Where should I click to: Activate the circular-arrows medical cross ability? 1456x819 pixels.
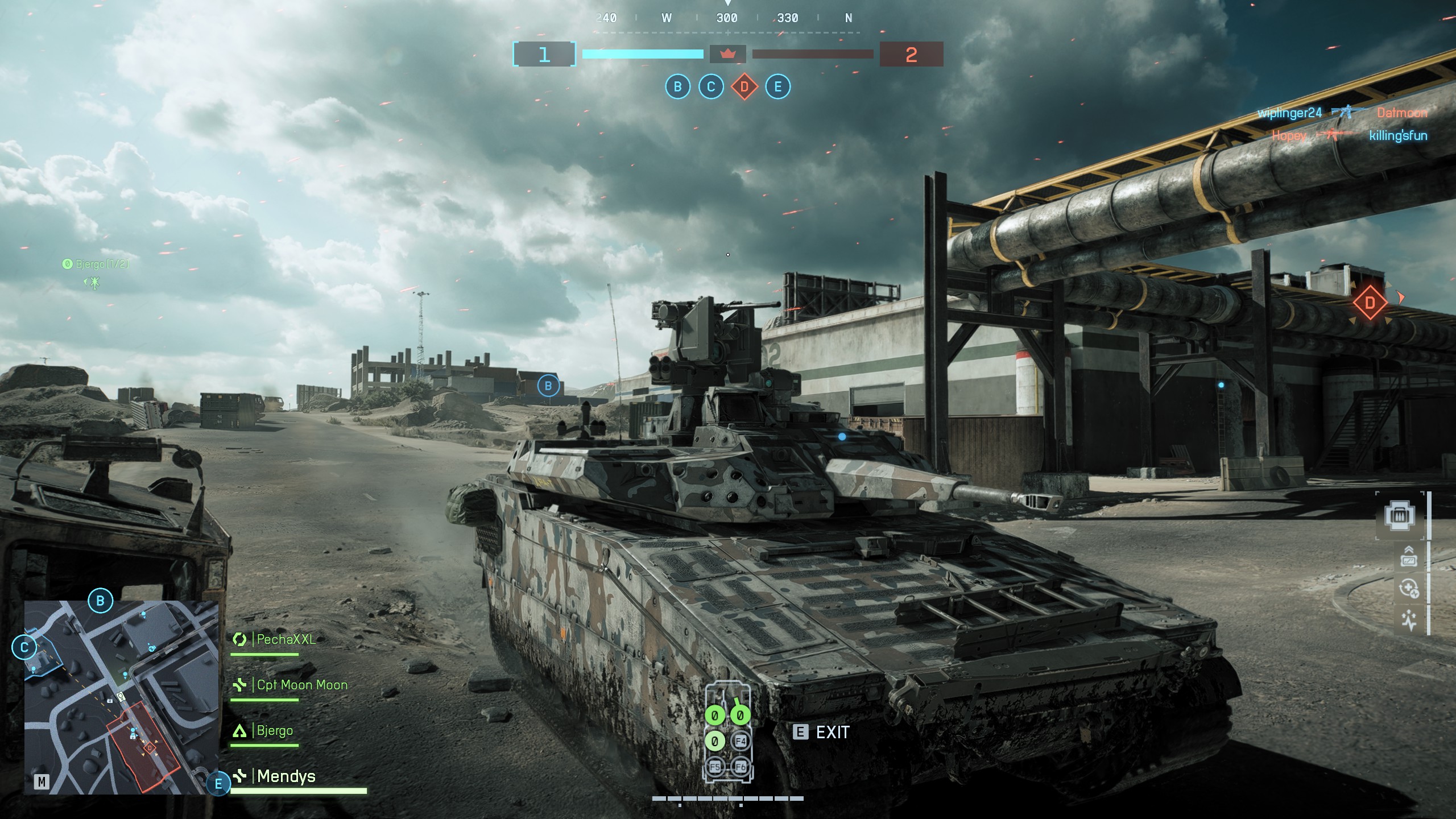coord(1409,589)
